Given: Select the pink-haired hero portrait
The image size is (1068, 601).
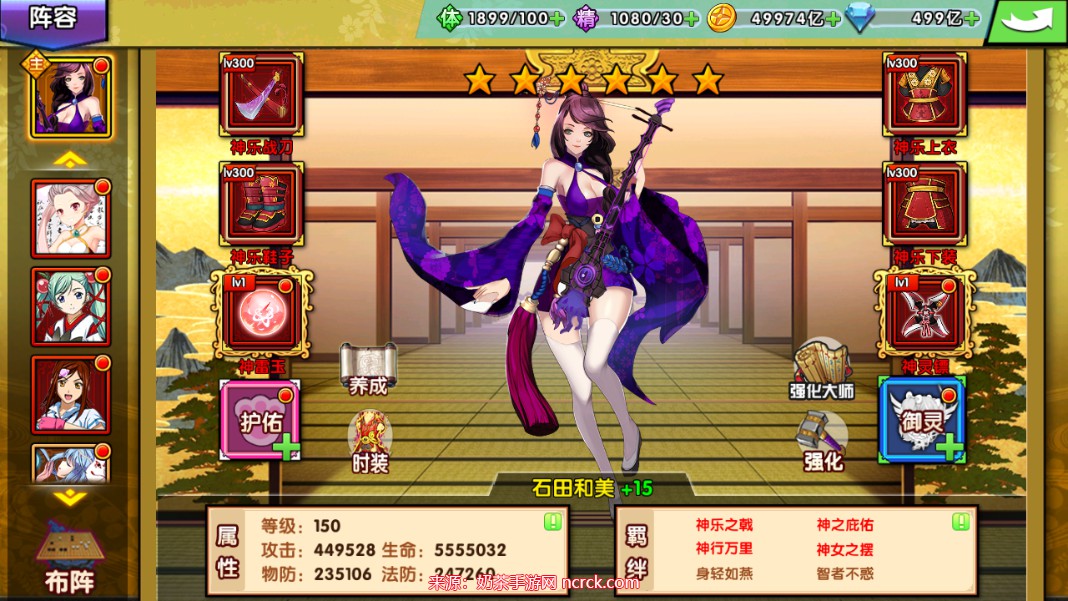Looking at the screenshot, I should pos(70,219).
